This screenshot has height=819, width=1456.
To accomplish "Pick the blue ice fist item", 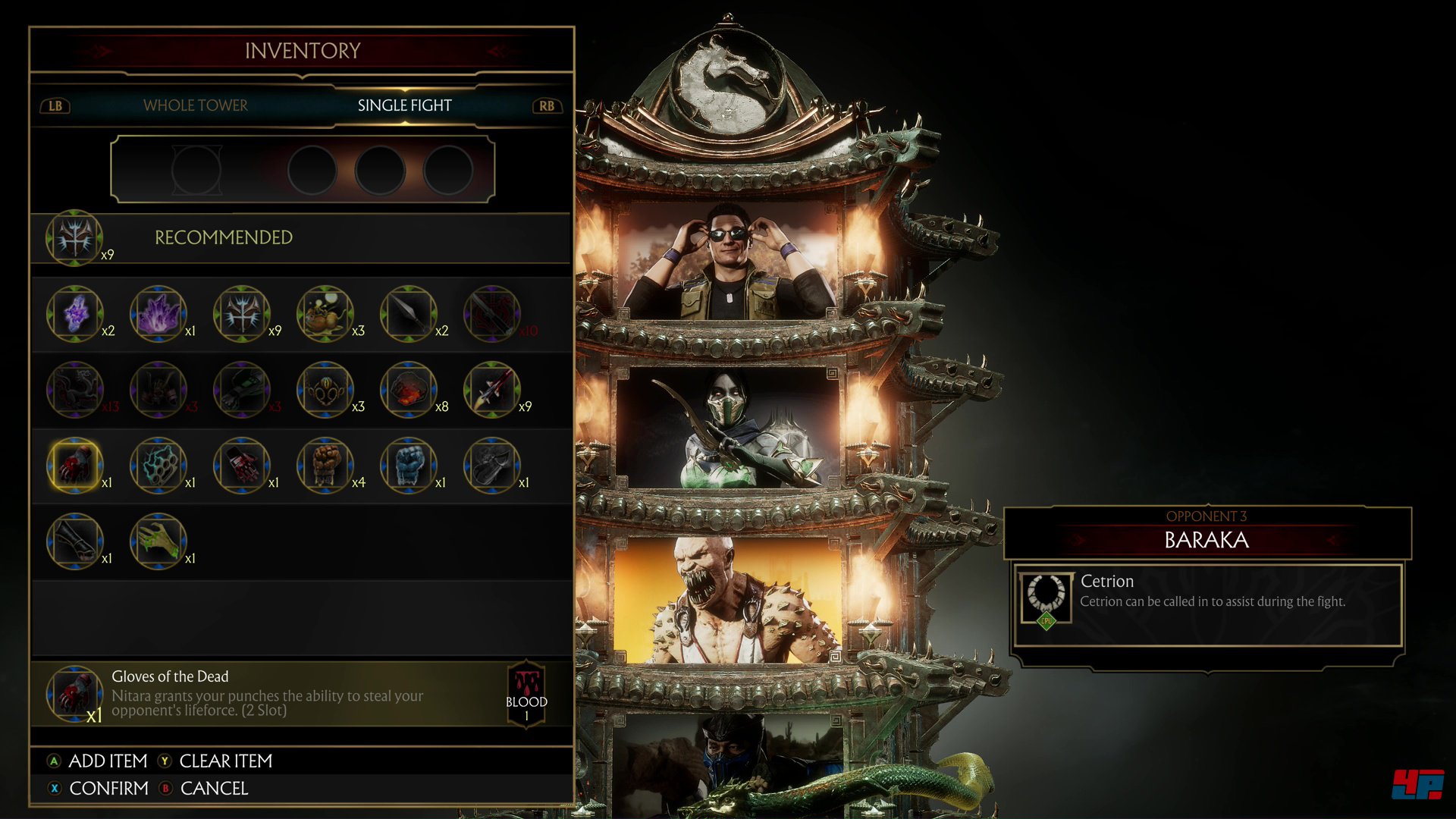I will click(x=408, y=465).
